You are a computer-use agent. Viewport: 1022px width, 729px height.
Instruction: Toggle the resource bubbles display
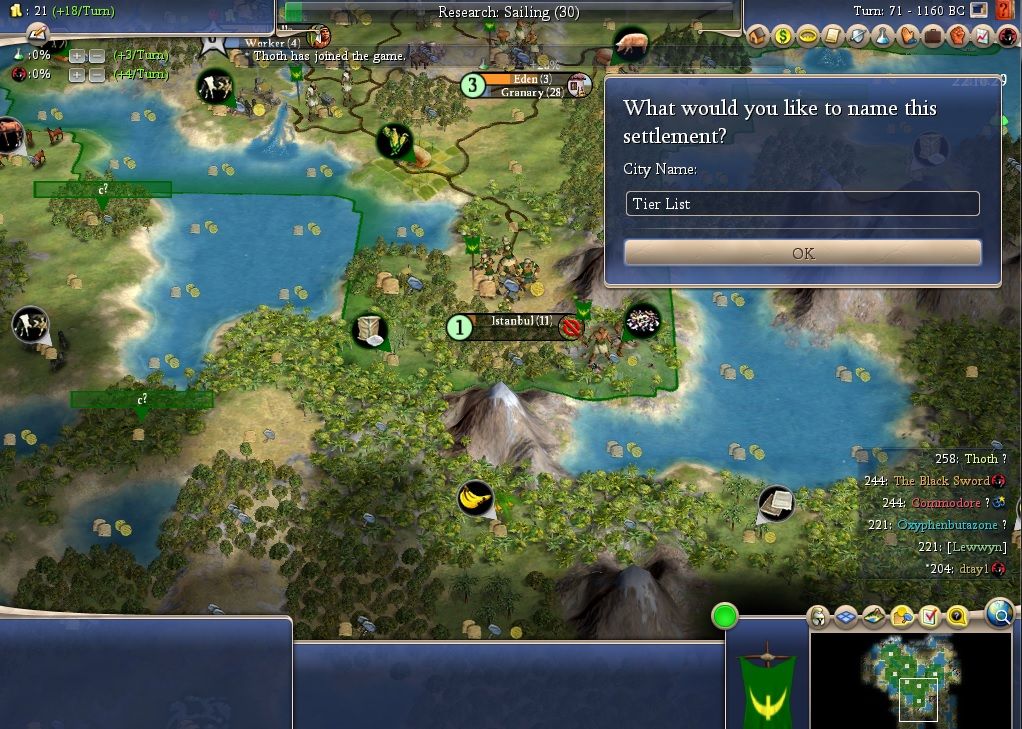tap(902, 617)
